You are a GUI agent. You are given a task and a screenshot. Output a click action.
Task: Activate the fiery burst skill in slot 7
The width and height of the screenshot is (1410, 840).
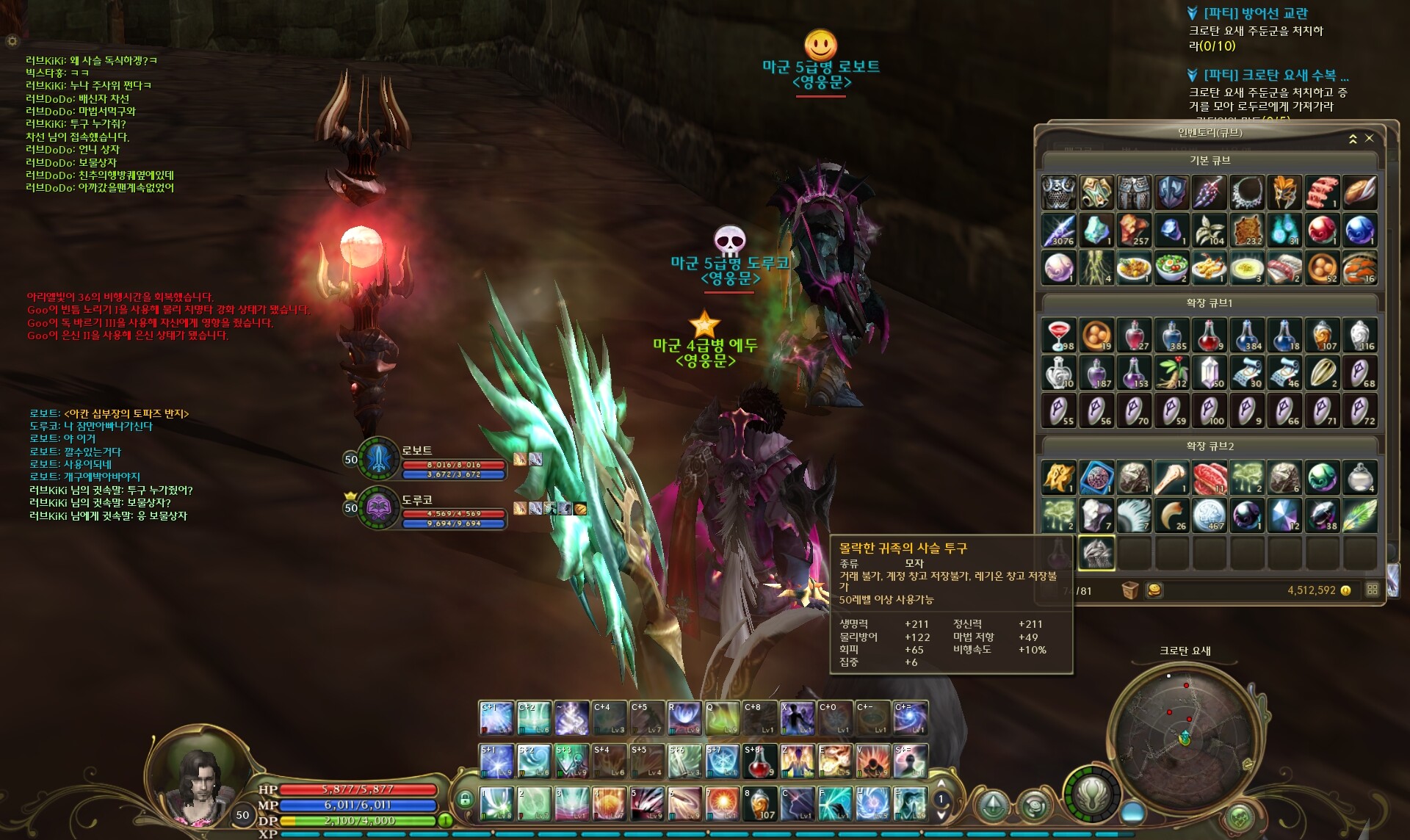(722, 804)
